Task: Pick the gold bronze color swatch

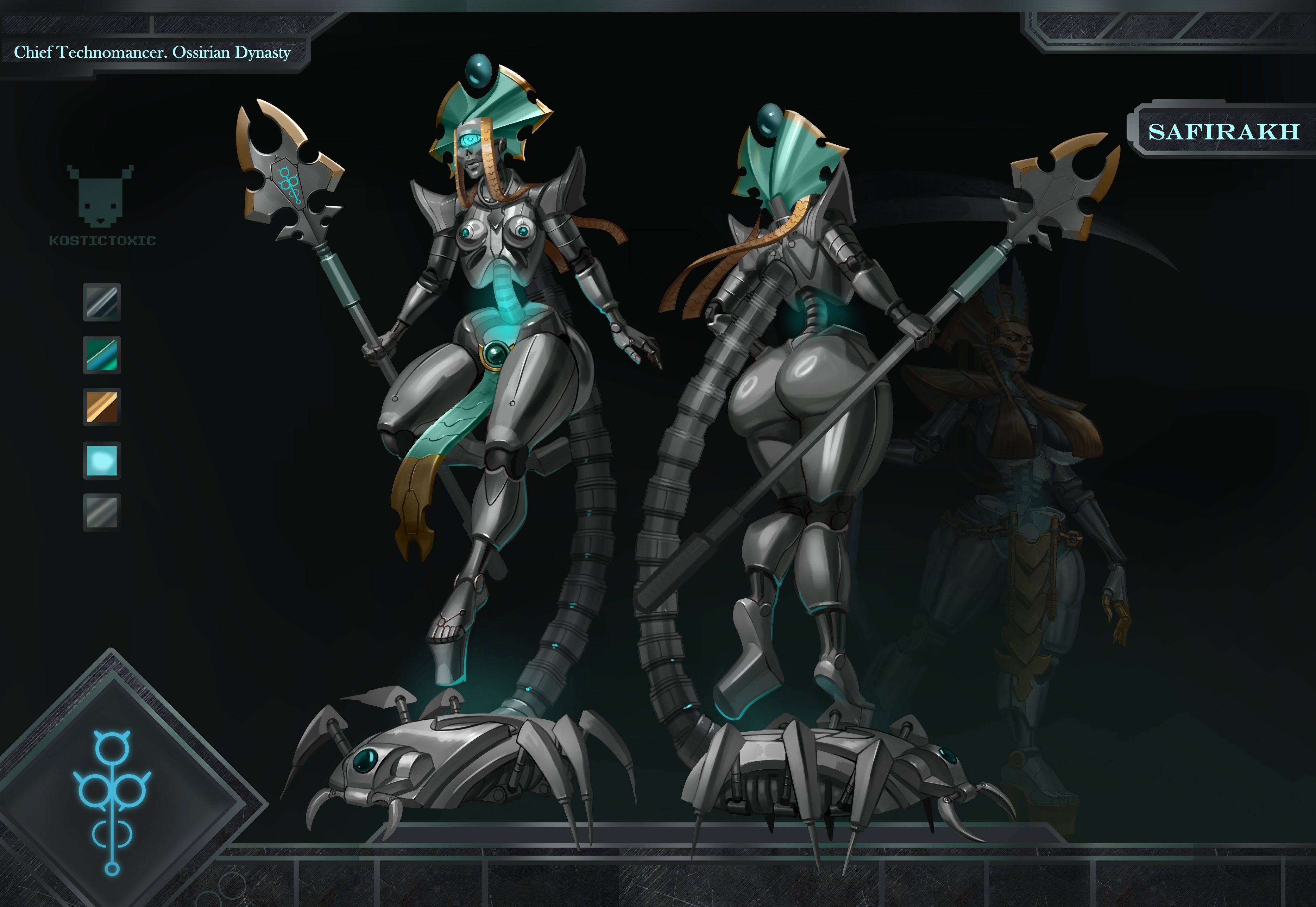Action: click(102, 407)
